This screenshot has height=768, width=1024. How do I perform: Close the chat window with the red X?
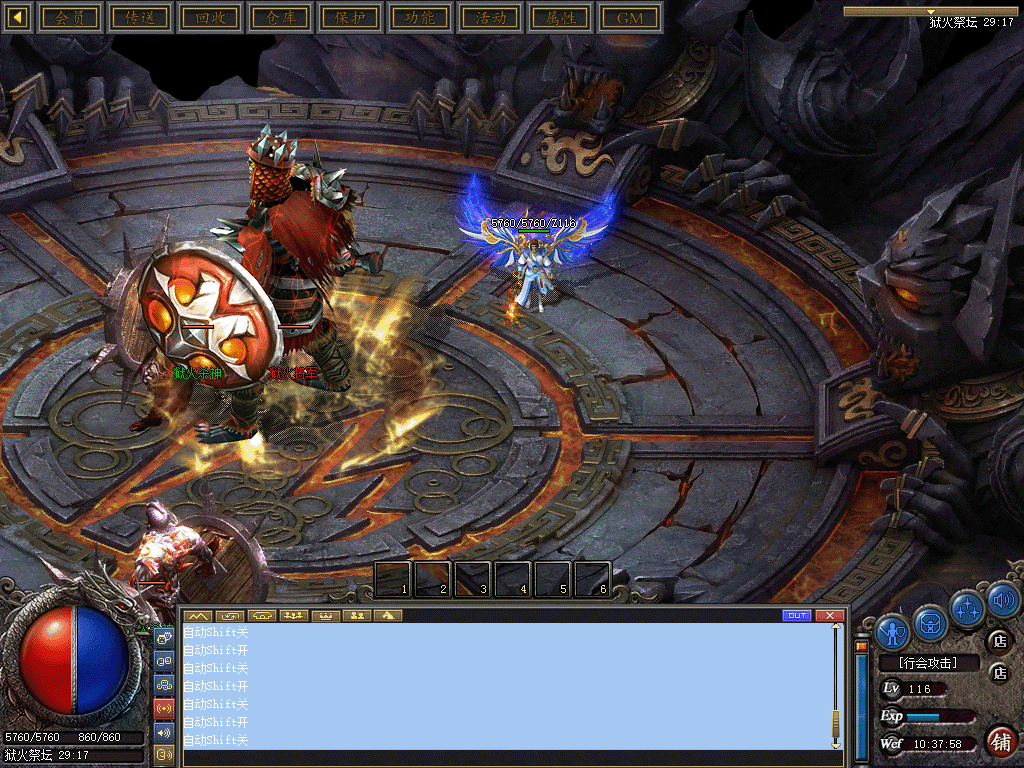(829, 615)
